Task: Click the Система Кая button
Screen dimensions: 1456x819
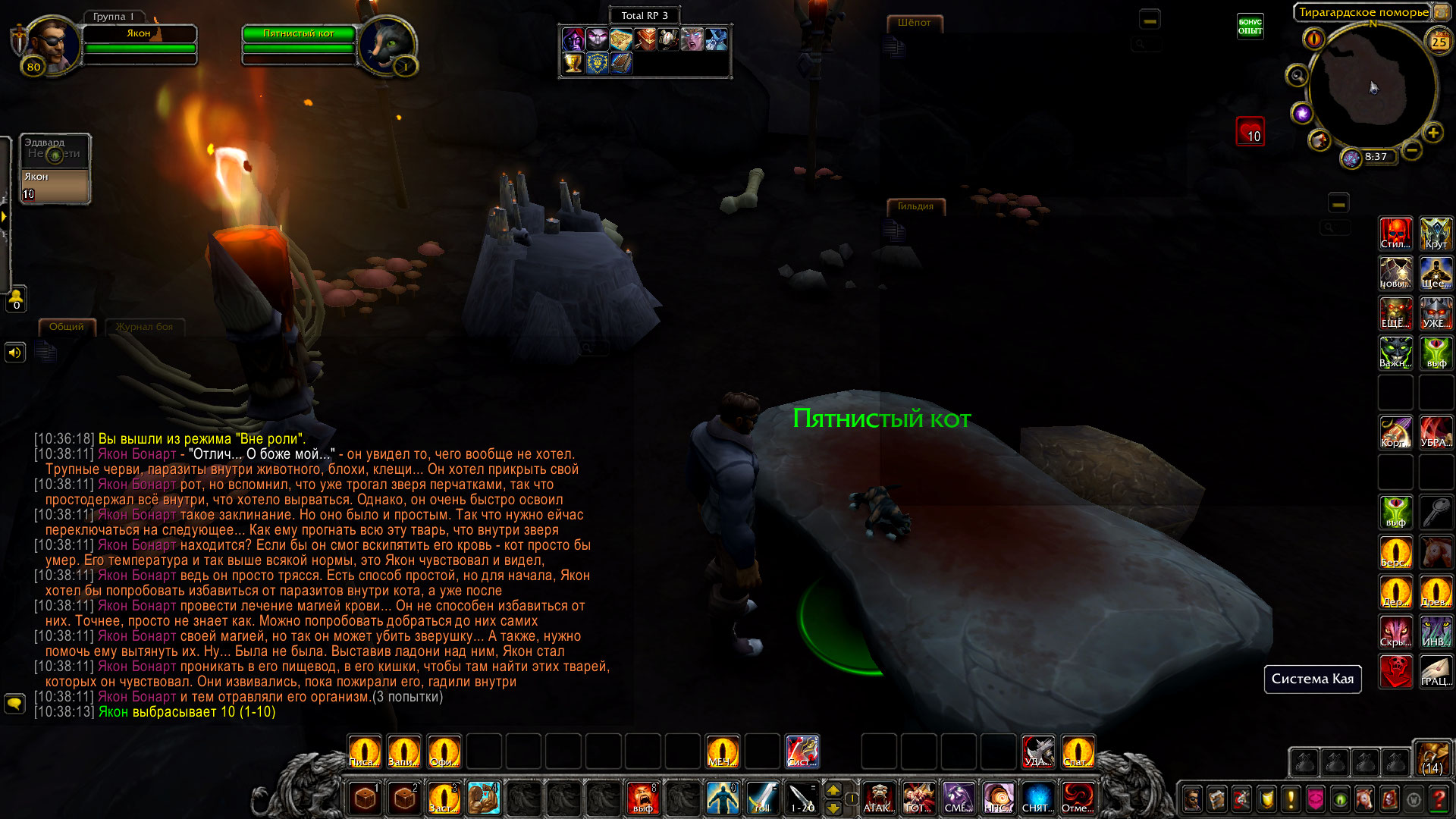Action: [x=1312, y=679]
